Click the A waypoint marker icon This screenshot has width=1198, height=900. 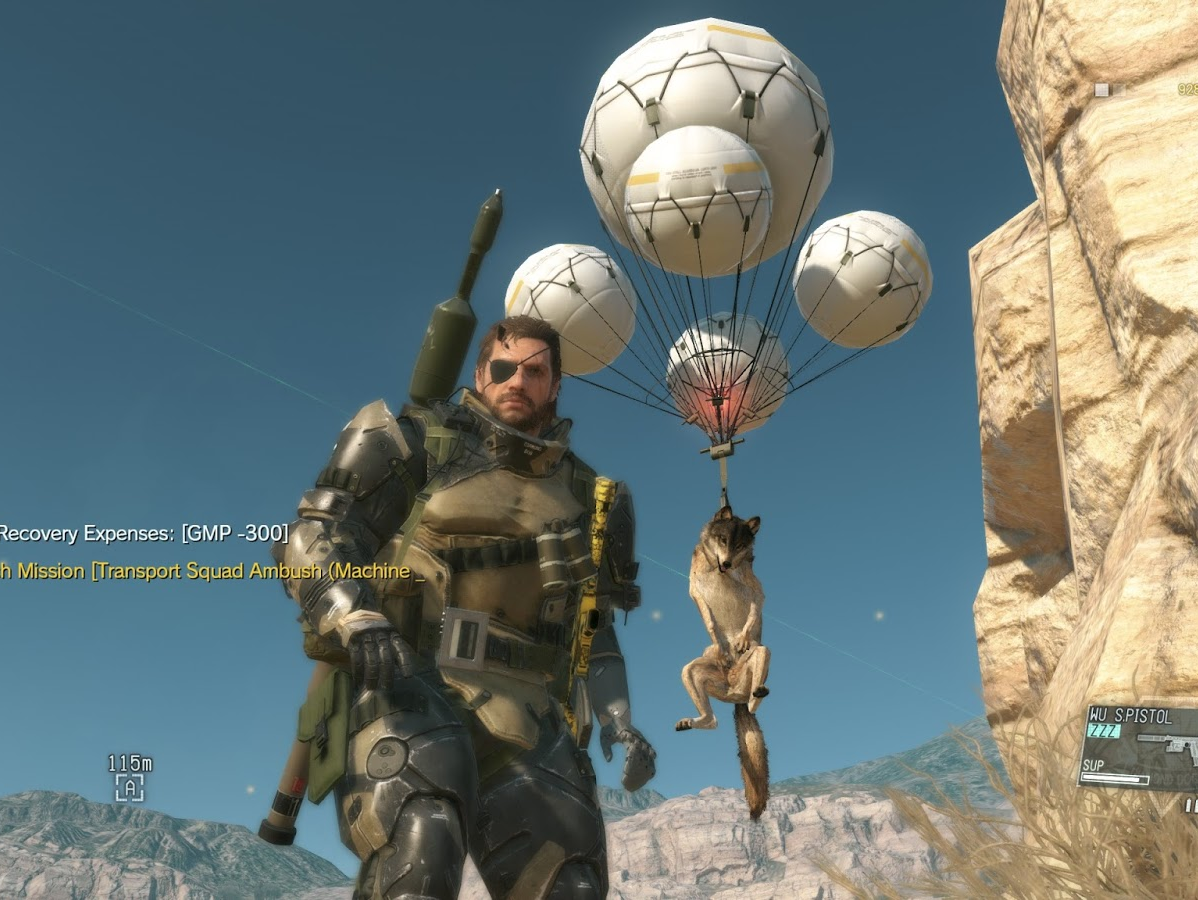pos(129,788)
